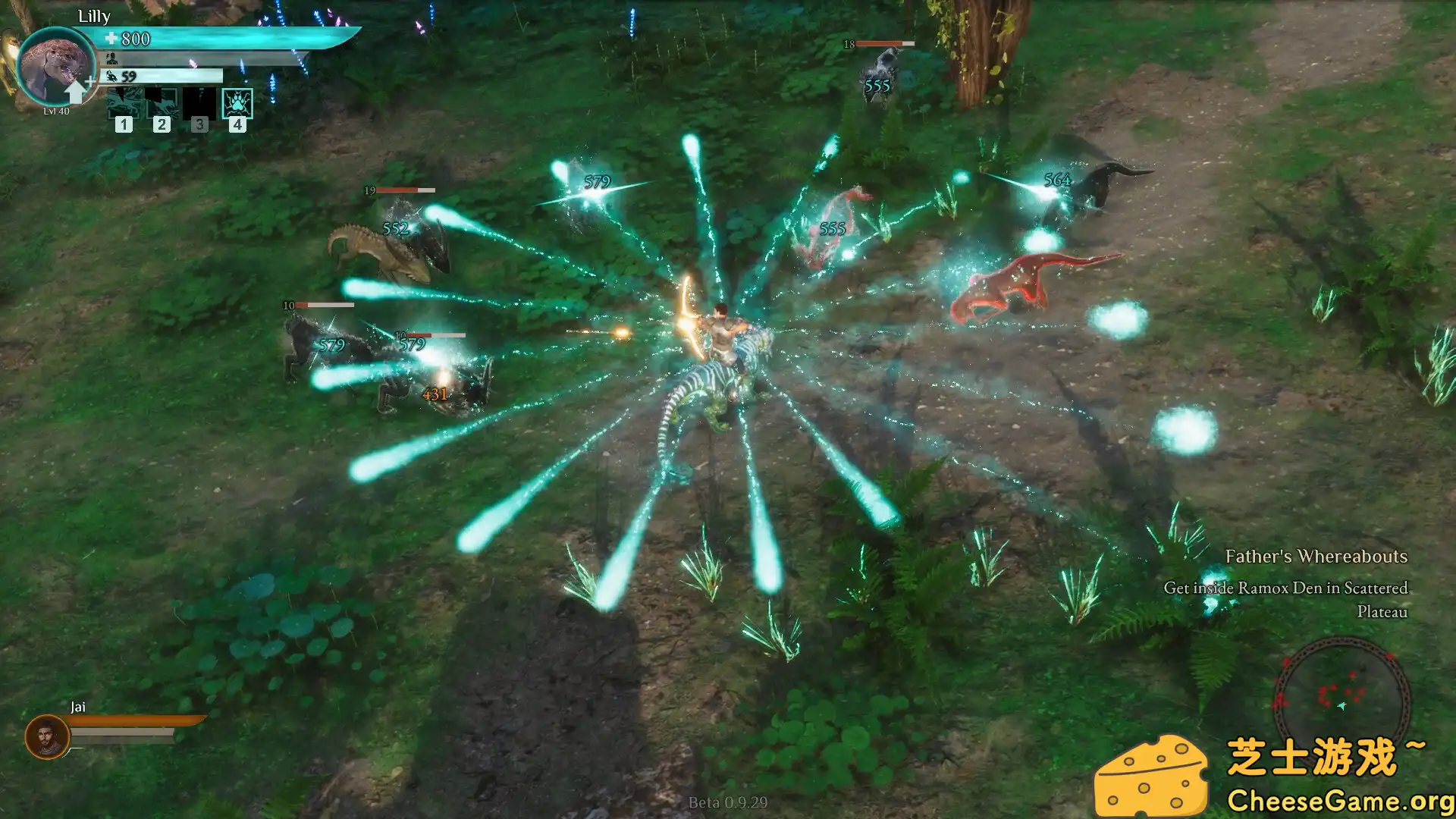Click the healing plus icon on the health bar
The image size is (1456, 819).
(x=111, y=37)
